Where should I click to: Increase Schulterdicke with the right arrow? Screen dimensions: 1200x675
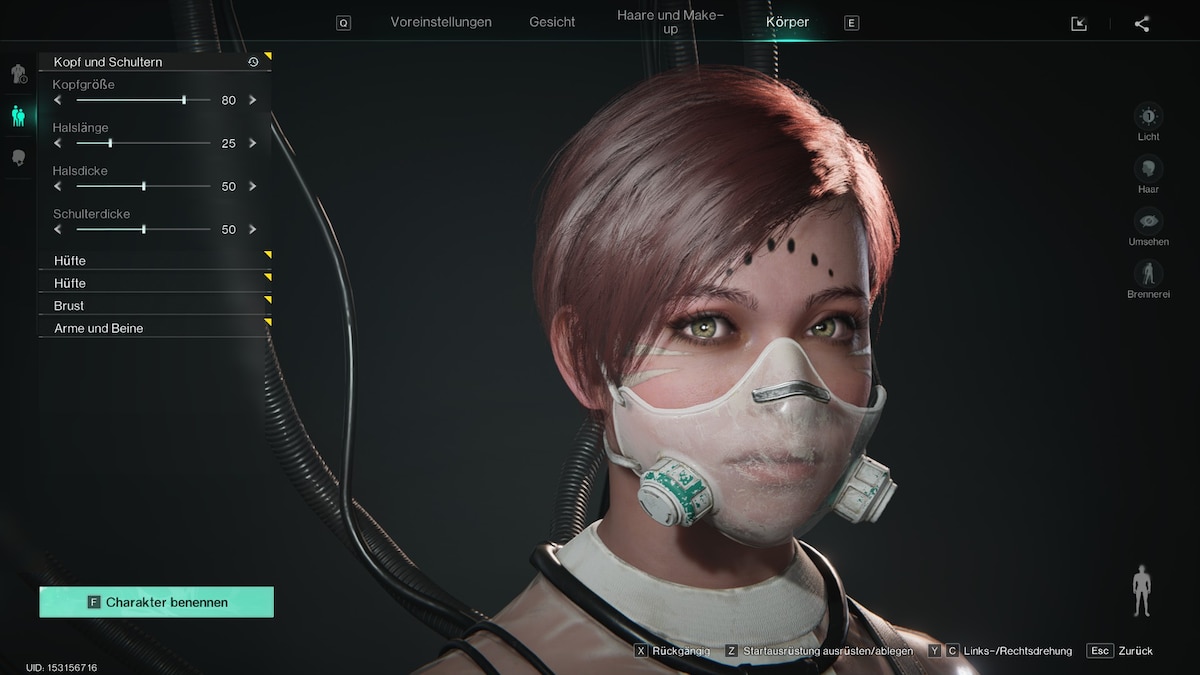(253, 229)
